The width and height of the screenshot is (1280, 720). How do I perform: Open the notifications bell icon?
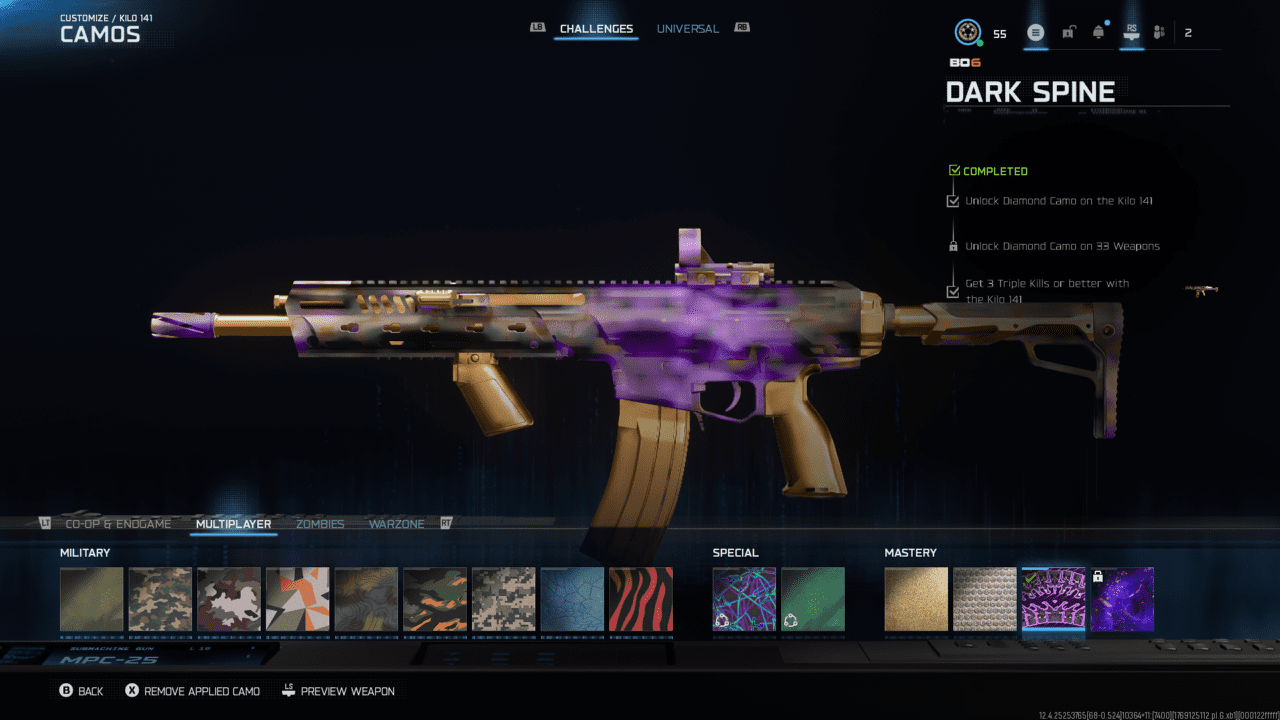point(1099,33)
